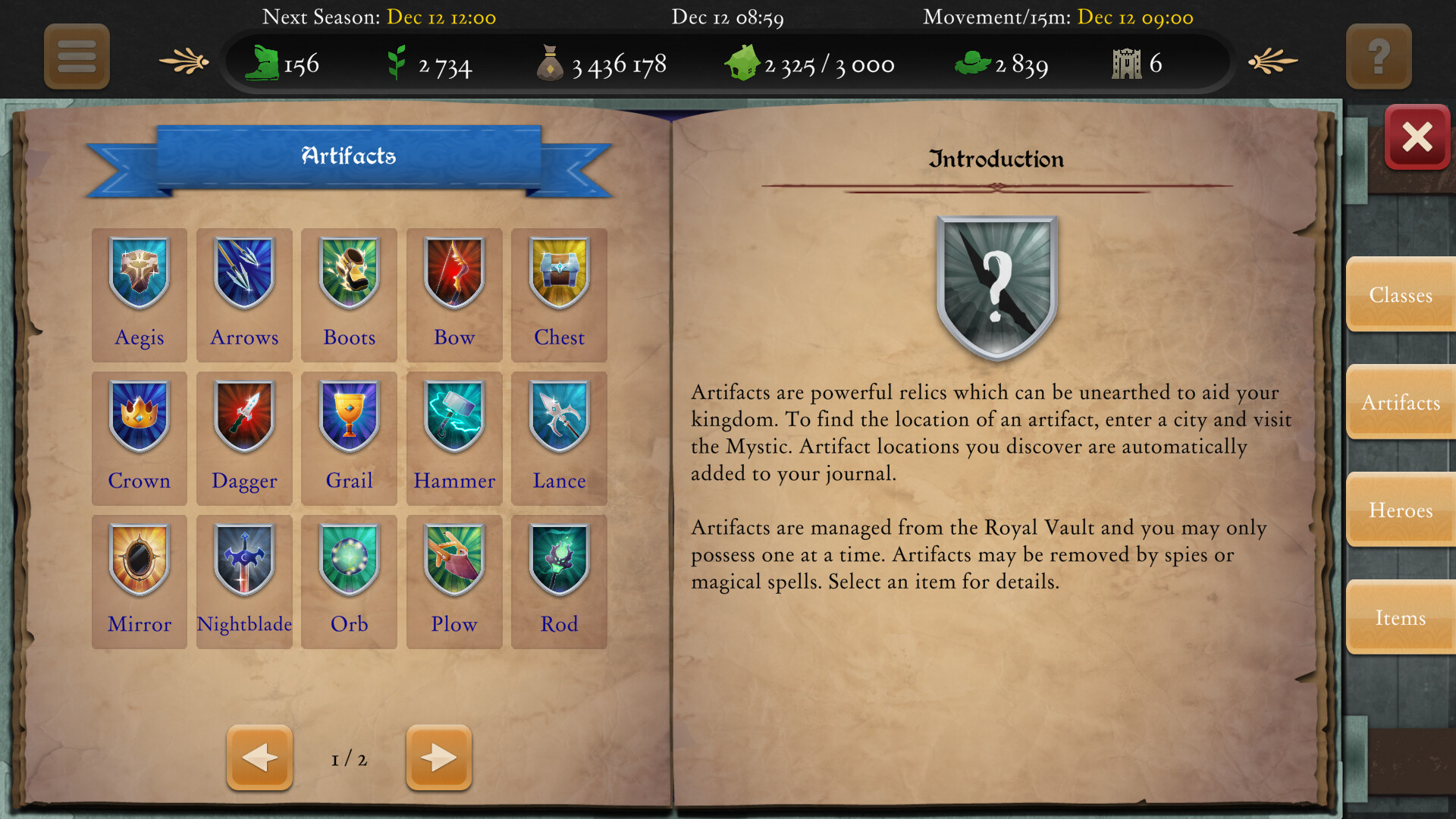
Task: Click the boots movement icon
Action: (x=262, y=64)
